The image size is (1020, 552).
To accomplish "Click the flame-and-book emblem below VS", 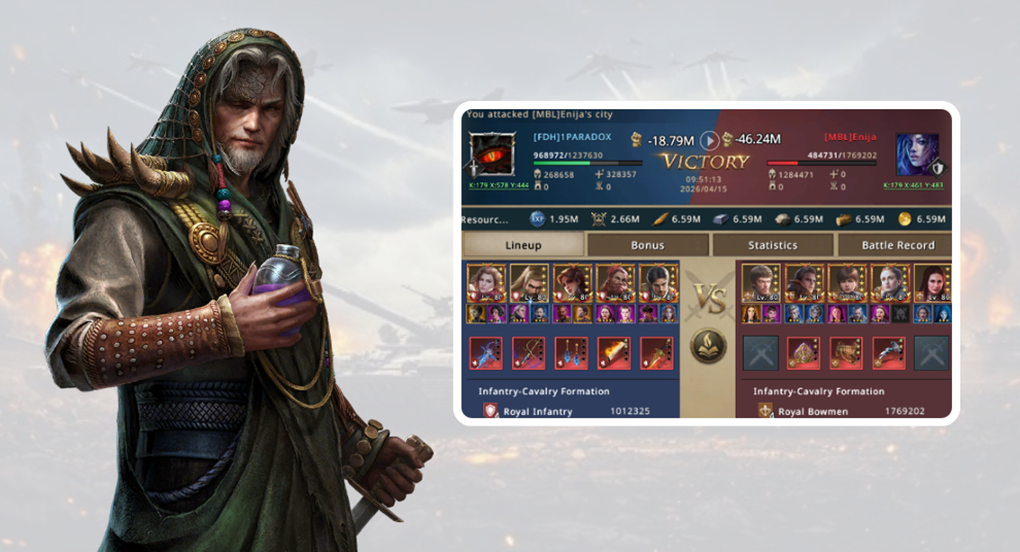I will point(708,346).
